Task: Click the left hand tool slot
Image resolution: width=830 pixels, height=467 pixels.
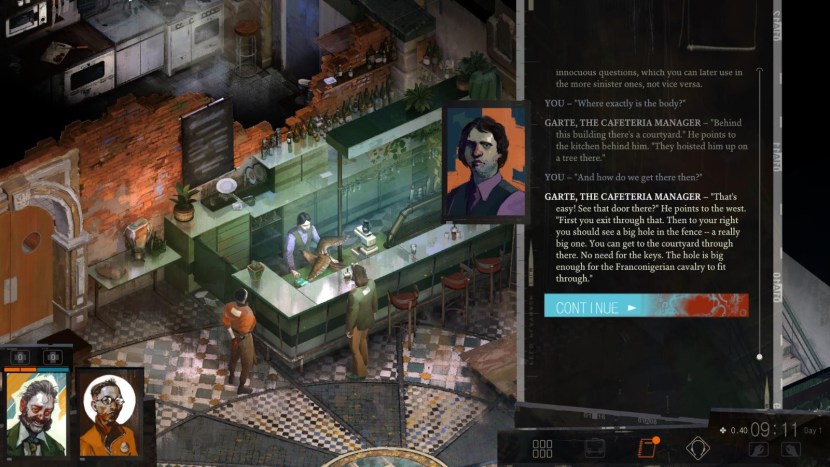Action: pyautogui.click(x=757, y=451)
